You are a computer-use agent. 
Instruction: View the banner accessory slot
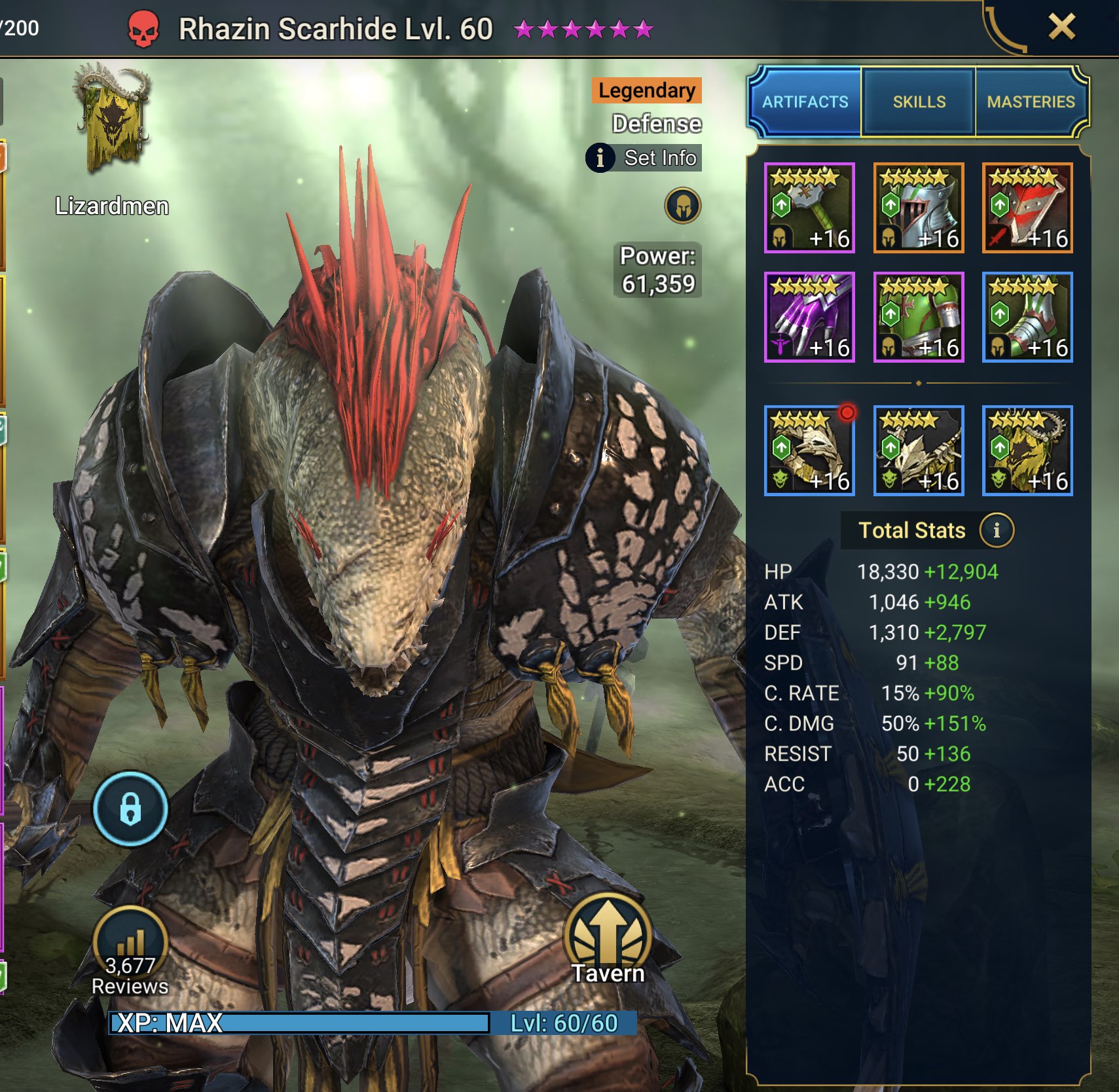click(1028, 448)
